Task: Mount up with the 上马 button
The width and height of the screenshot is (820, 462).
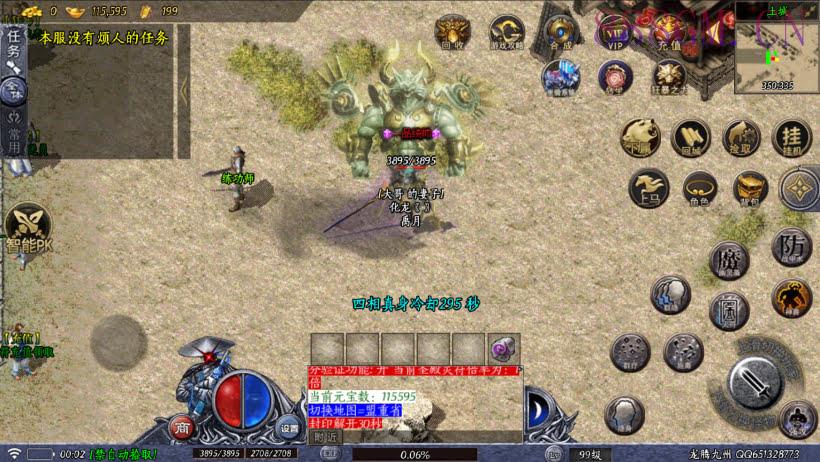Action: pos(649,187)
